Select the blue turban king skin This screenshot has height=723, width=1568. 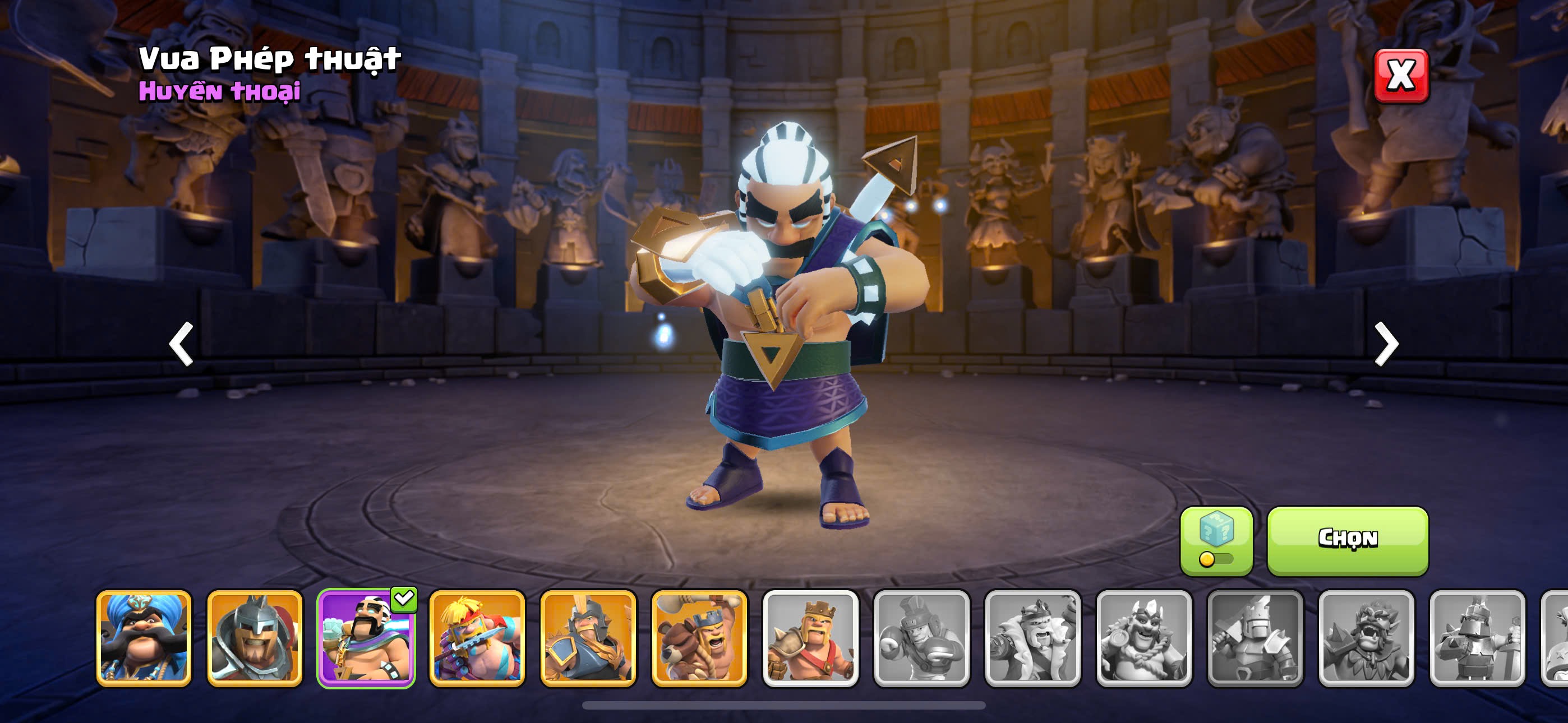(x=144, y=638)
